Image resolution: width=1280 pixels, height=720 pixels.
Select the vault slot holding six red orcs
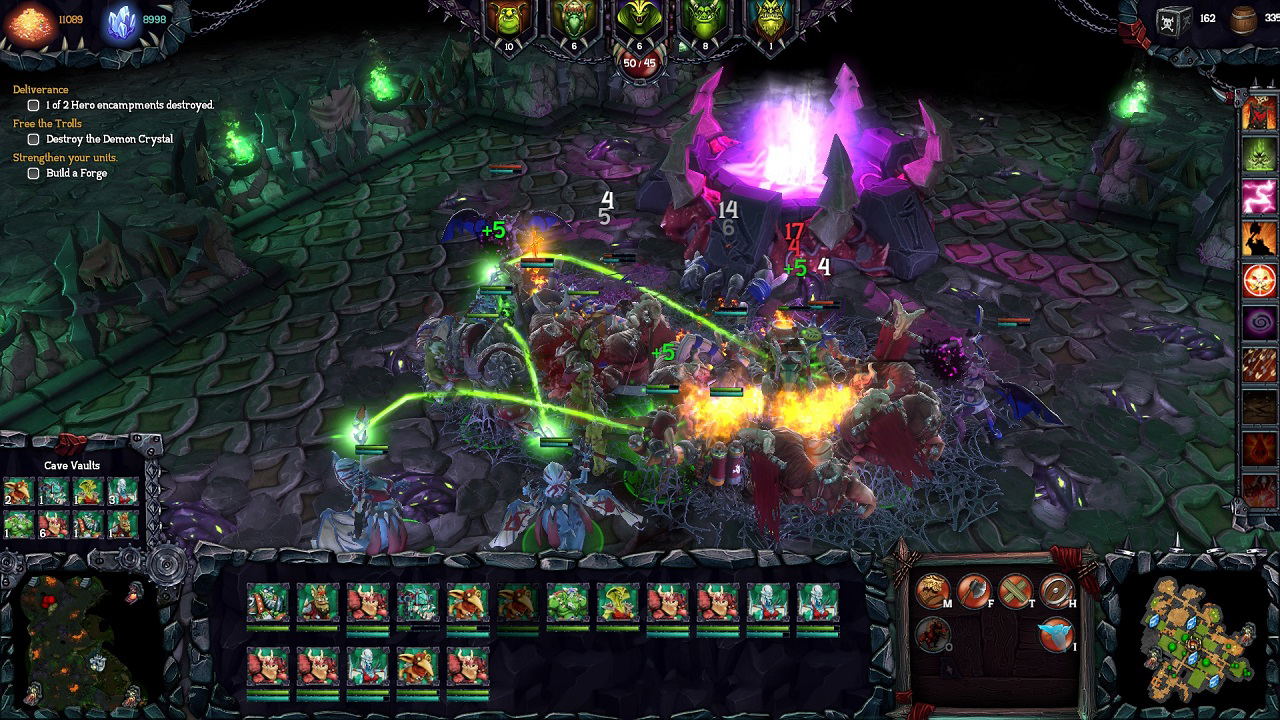pyautogui.click(x=53, y=523)
